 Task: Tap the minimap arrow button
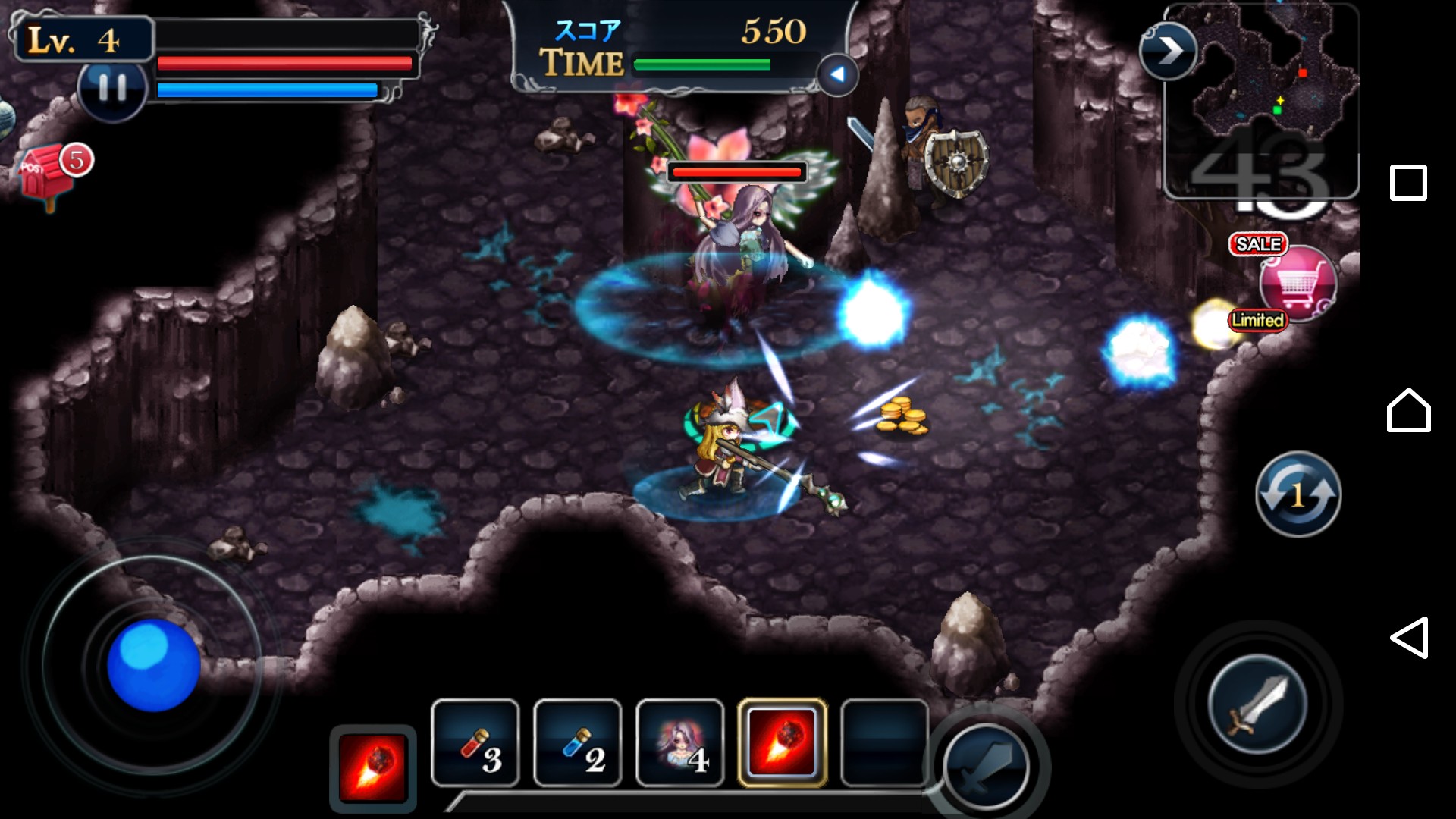tap(1168, 52)
